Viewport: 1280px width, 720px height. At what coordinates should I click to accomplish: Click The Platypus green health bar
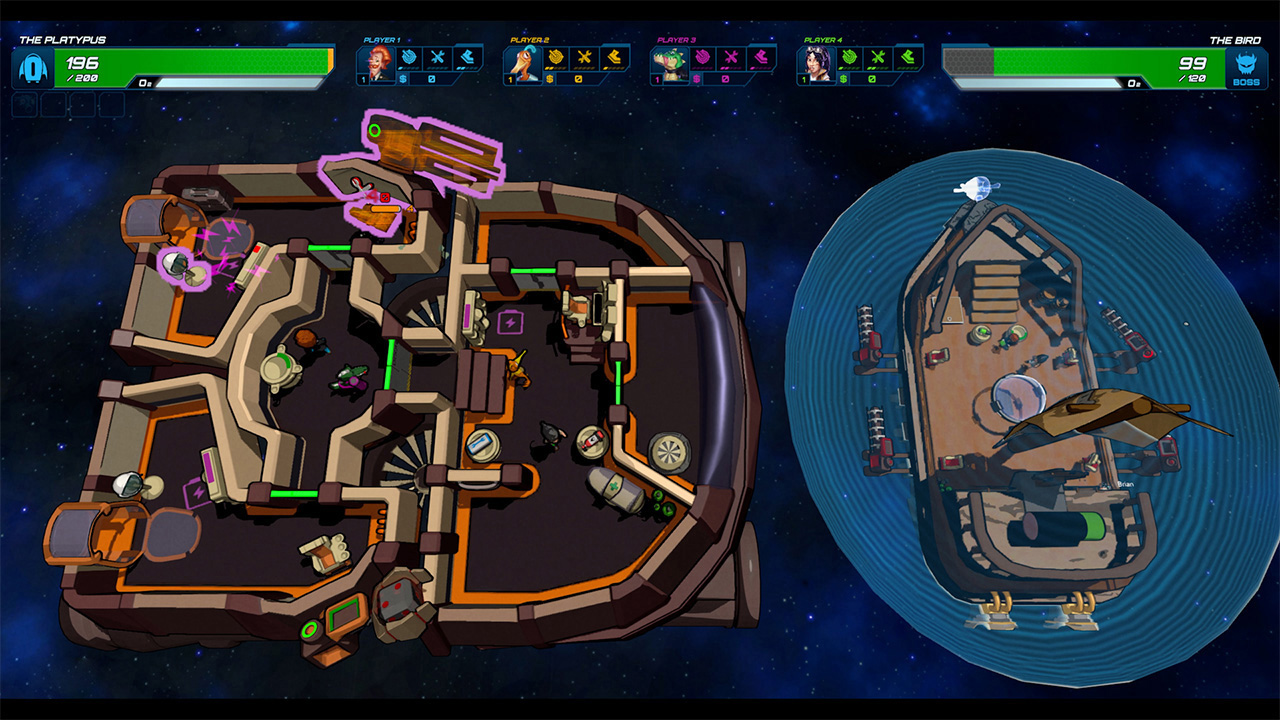click(200, 58)
